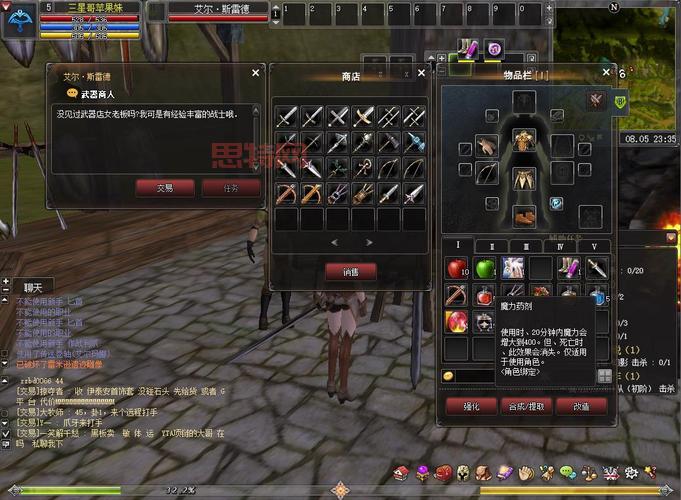The image size is (681, 500).
Task: Select the dagger item in inventory
Action: coord(597,268)
